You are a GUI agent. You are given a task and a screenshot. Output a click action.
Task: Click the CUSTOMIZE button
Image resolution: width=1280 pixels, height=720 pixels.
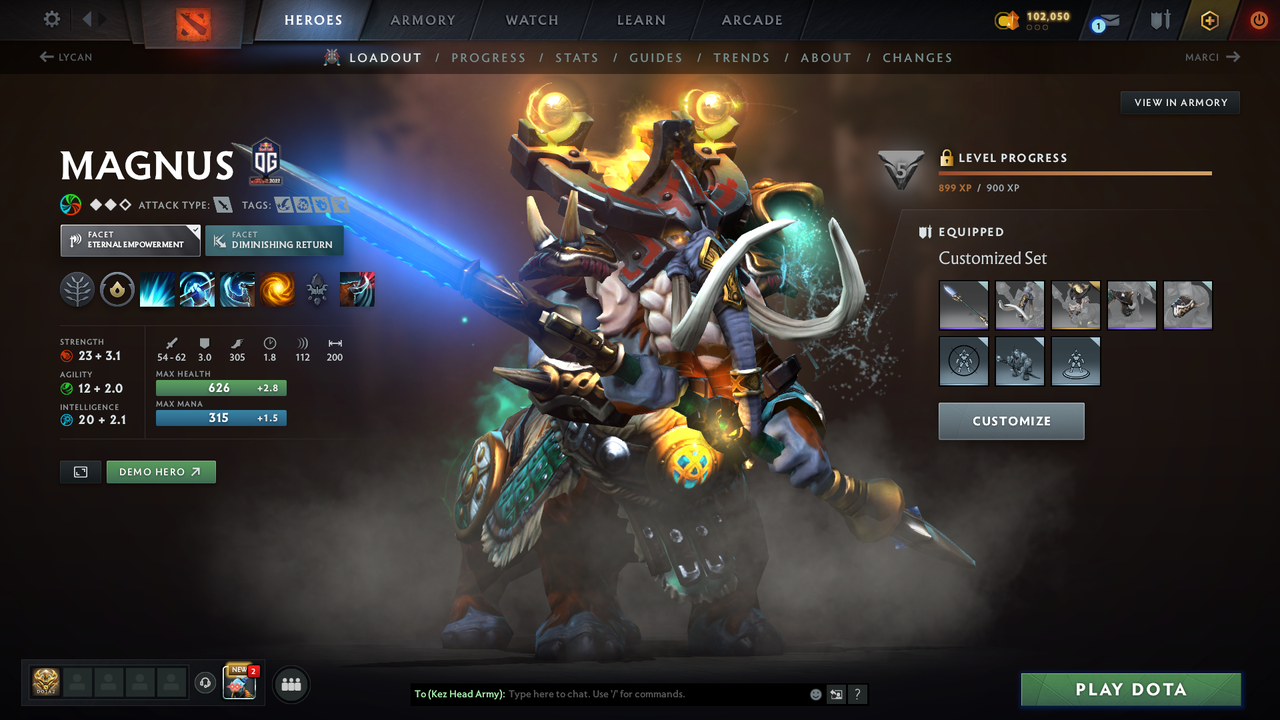click(1011, 421)
